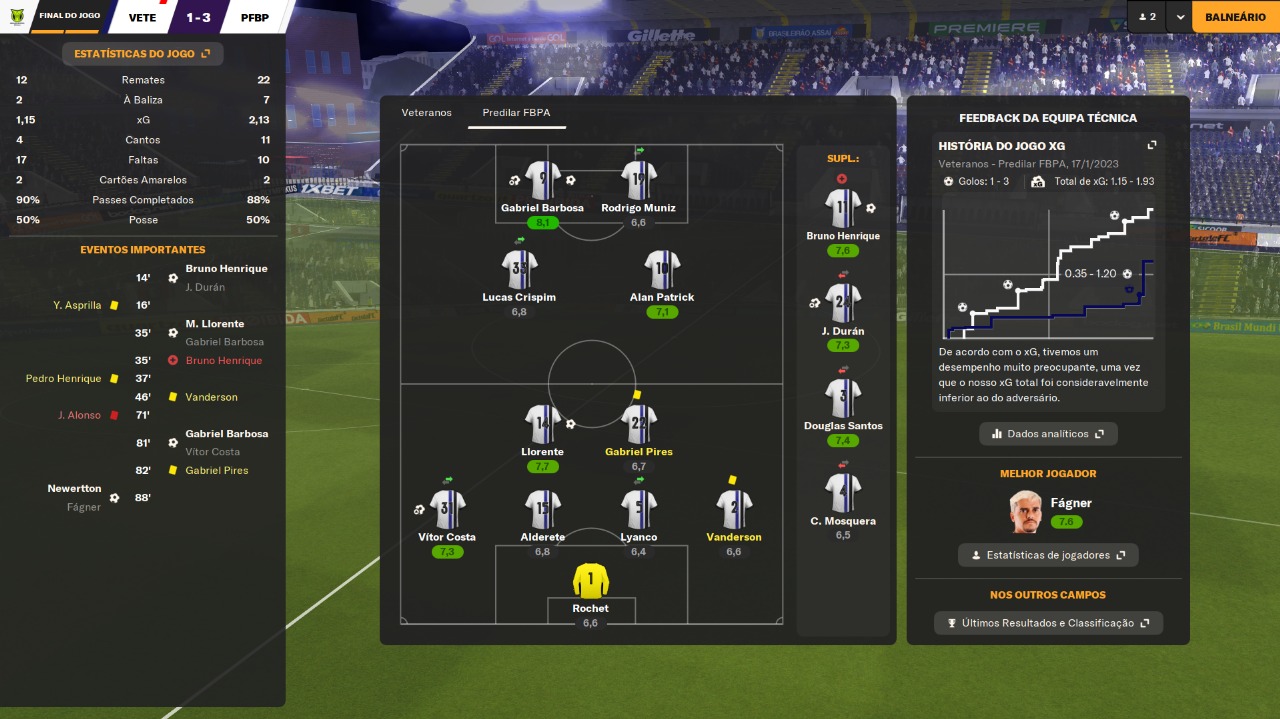Open Dados analíticos

(x=1048, y=434)
